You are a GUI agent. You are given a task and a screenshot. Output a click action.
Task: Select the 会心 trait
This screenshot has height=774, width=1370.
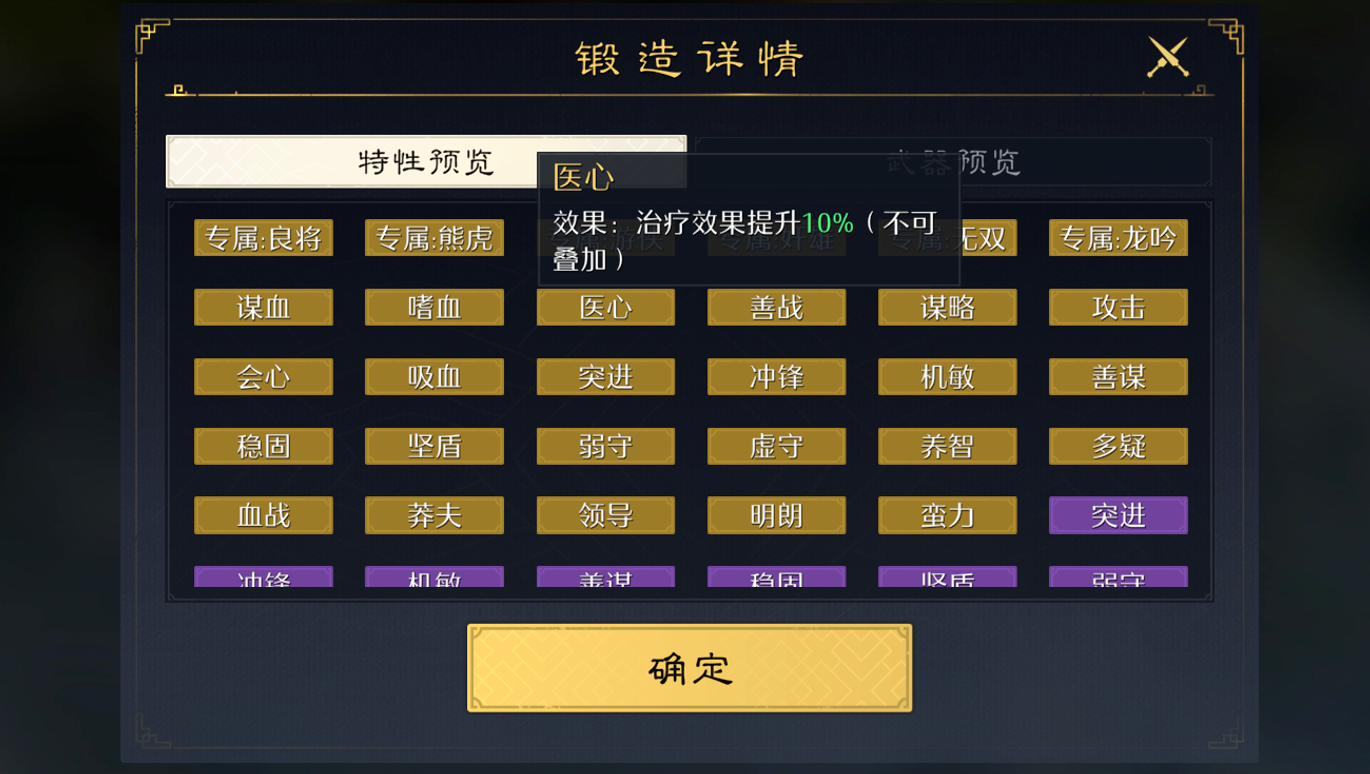pyautogui.click(x=263, y=377)
